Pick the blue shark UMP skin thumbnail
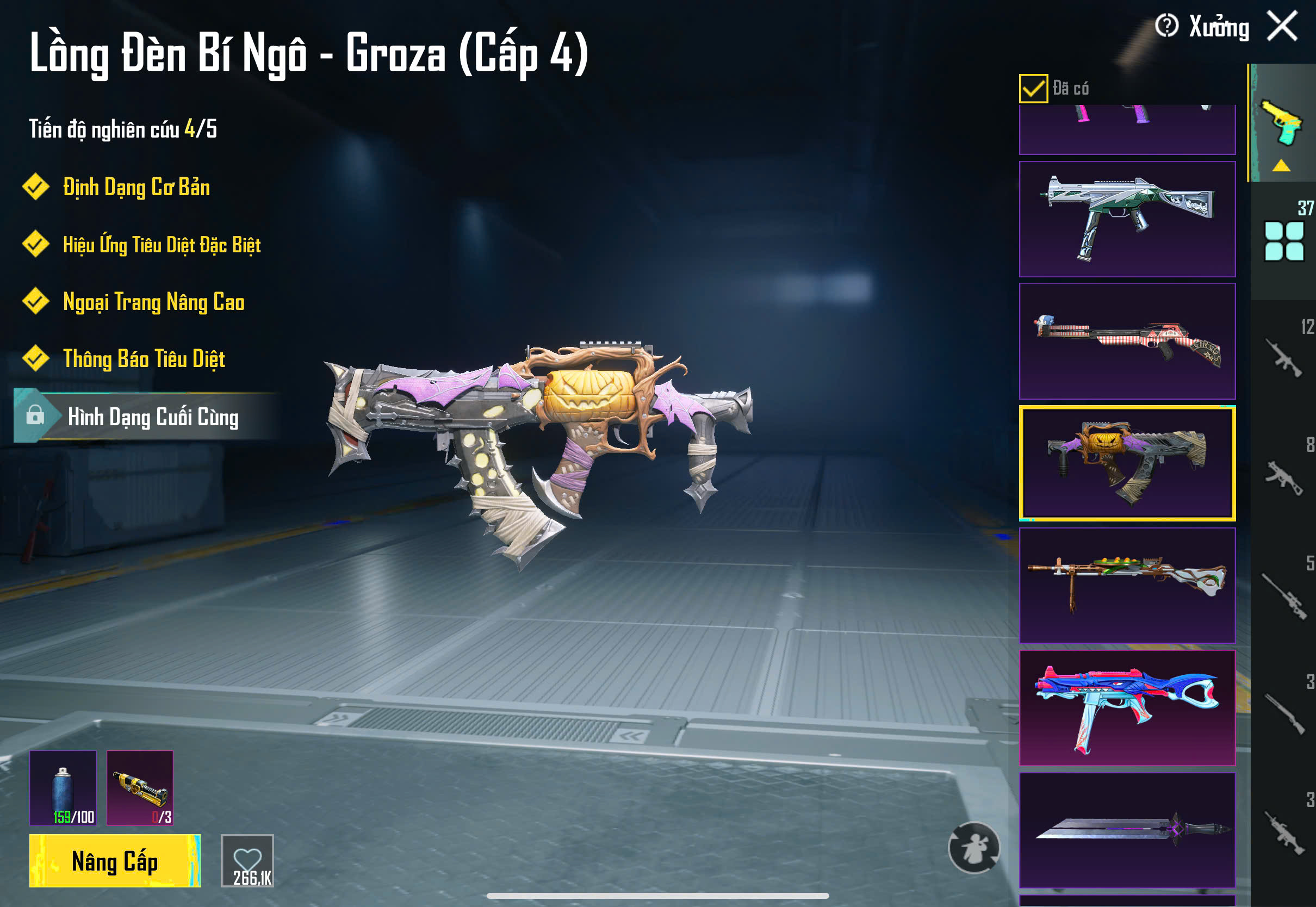This screenshot has height=907, width=1316. click(x=1127, y=707)
